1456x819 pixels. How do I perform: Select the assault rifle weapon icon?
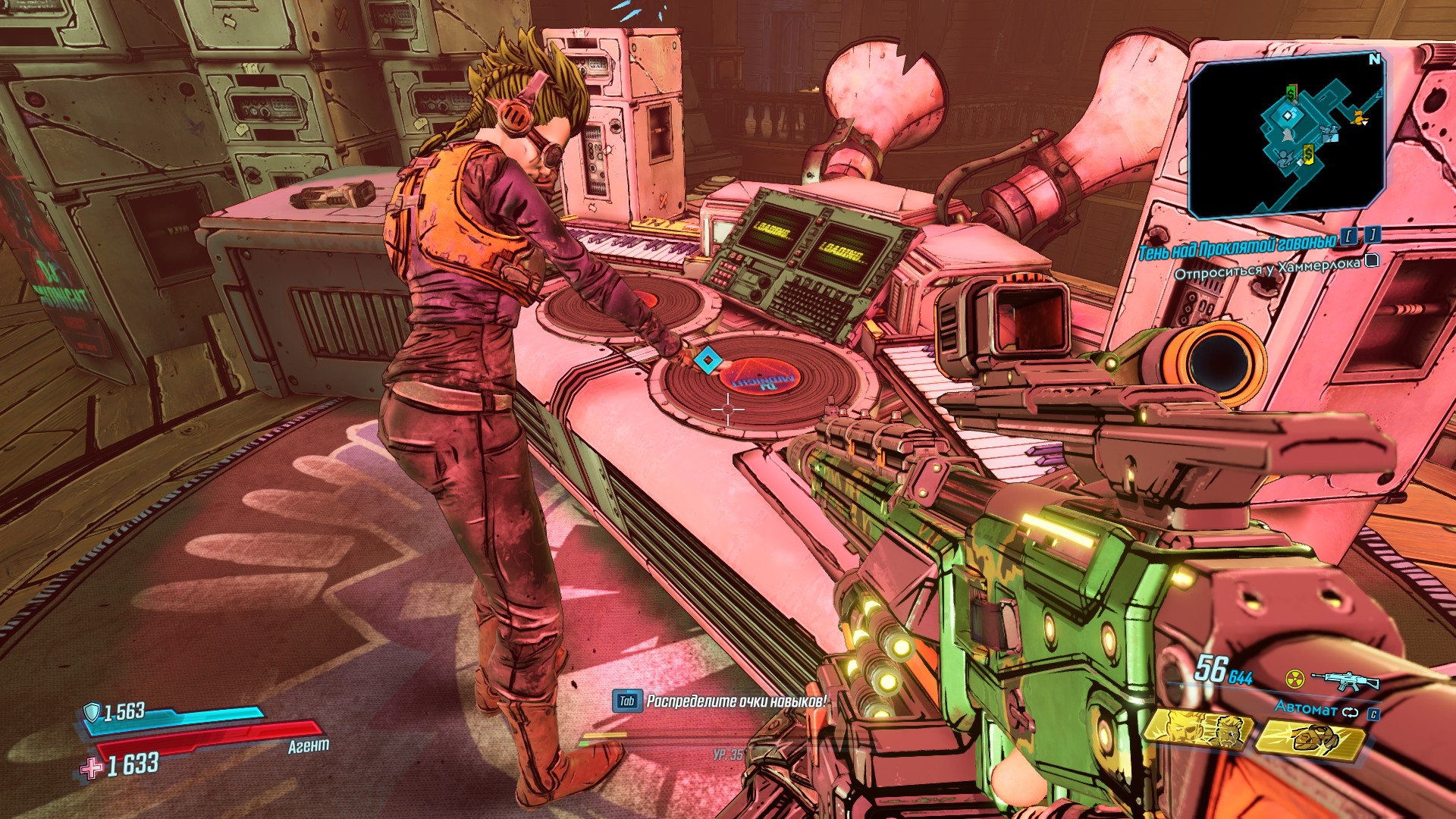tap(1345, 679)
